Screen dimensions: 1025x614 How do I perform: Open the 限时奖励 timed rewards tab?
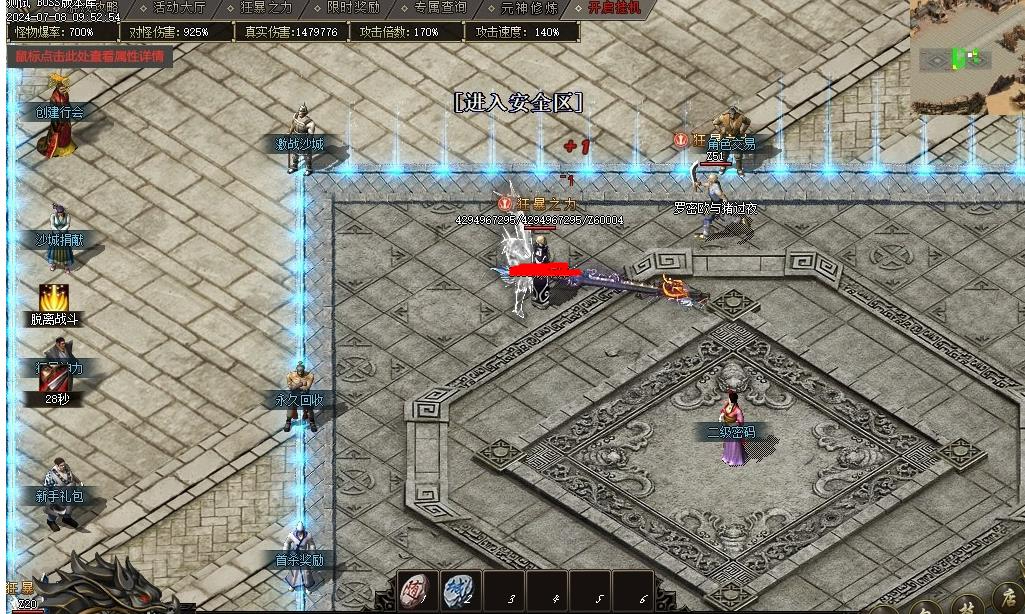point(354,8)
